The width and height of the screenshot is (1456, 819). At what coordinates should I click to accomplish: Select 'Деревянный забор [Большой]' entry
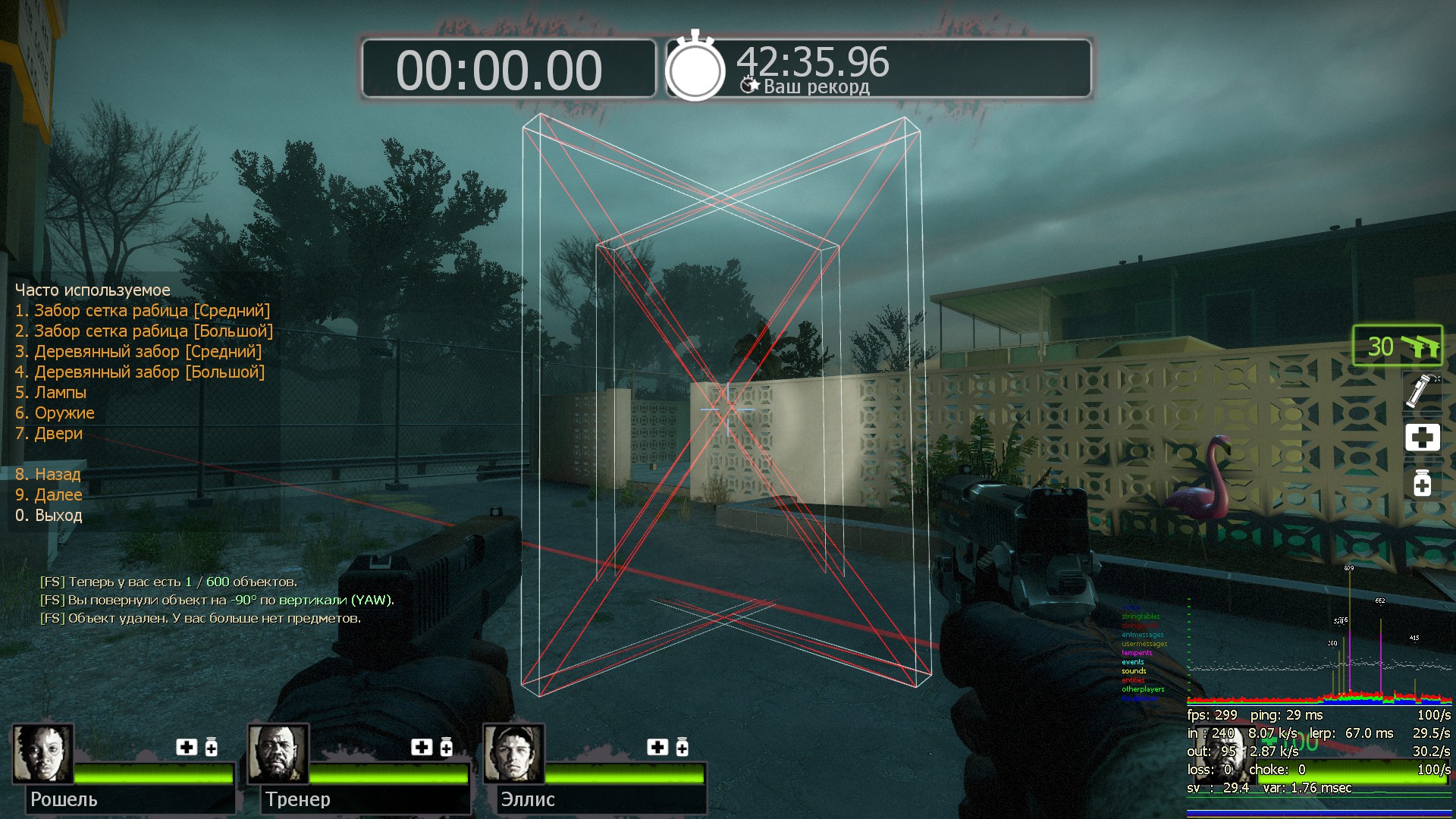pyautogui.click(x=140, y=372)
